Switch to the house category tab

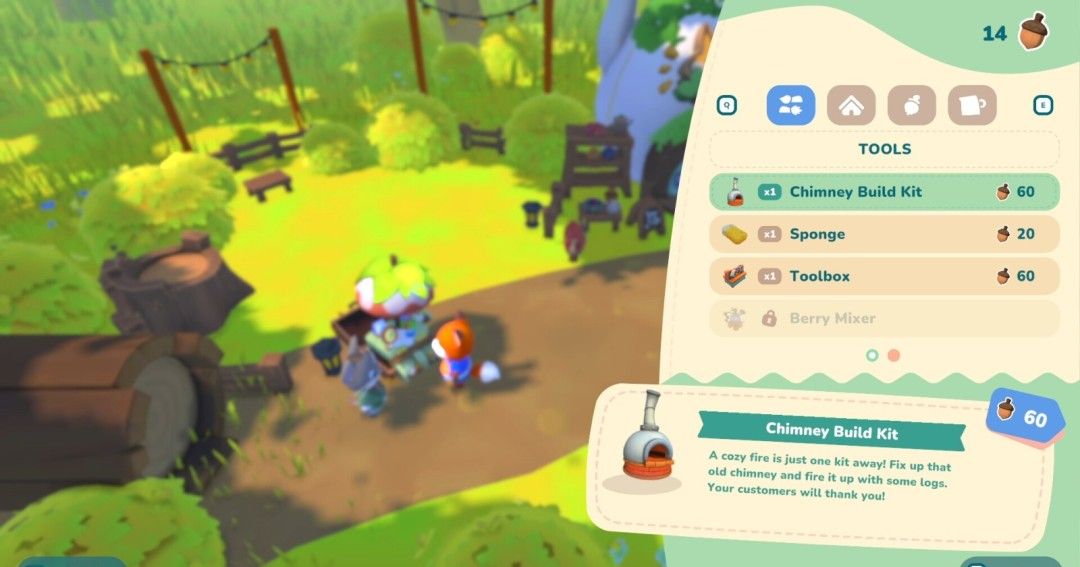(851, 105)
